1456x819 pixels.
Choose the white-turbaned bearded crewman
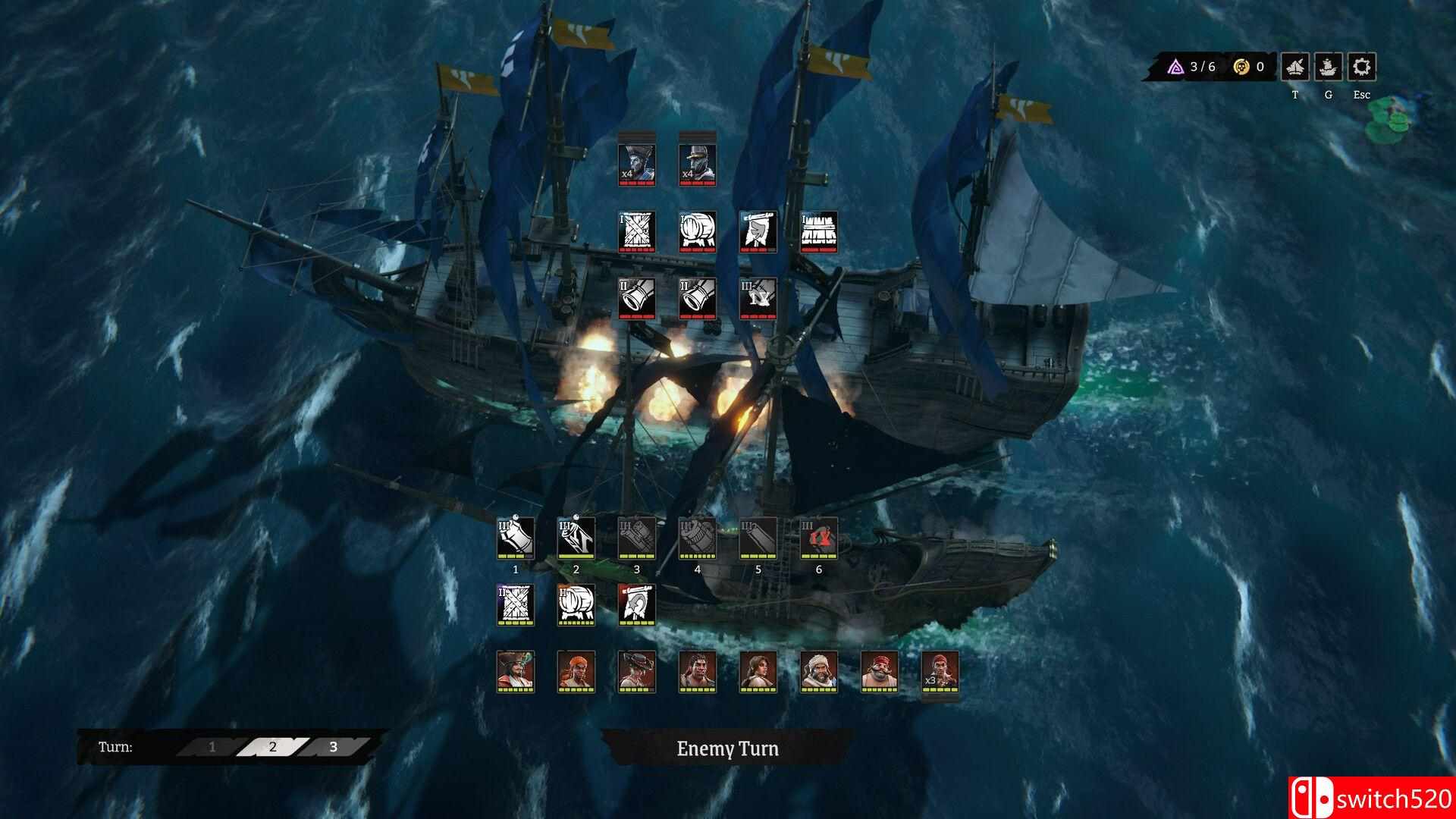[x=819, y=670]
